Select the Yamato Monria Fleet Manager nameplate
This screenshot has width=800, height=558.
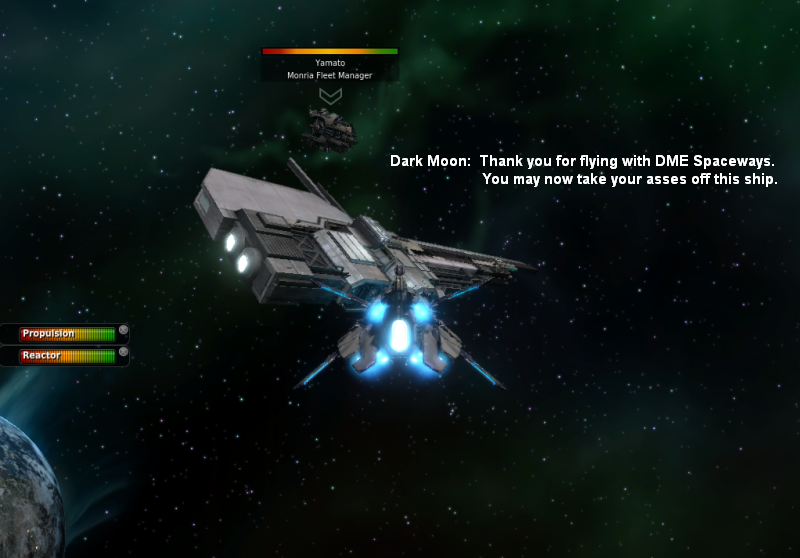pos(330,67)
